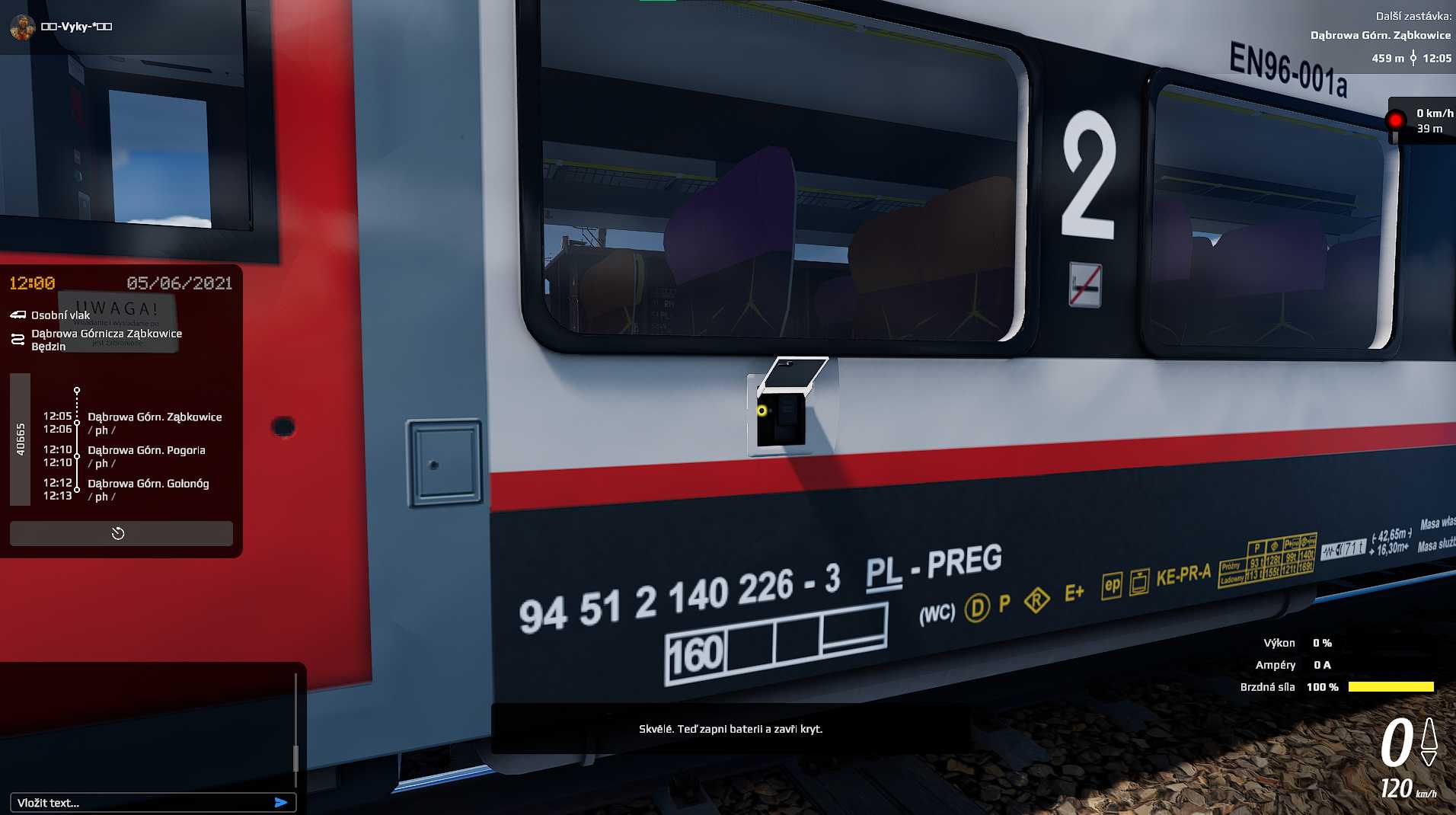This screenshot has height=815, width=1456.
Task: Click the route icon beside Dąbrowa Górnicza Ząbkowice
Action: click(17, 339)
